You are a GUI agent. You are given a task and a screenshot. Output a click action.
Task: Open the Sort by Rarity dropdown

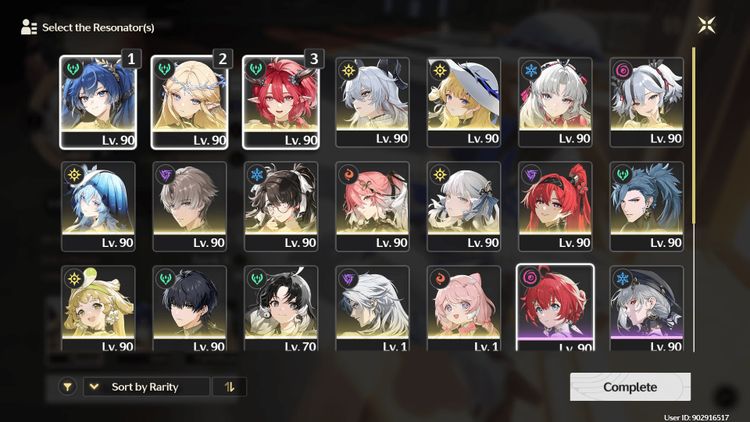coord(146,387)
